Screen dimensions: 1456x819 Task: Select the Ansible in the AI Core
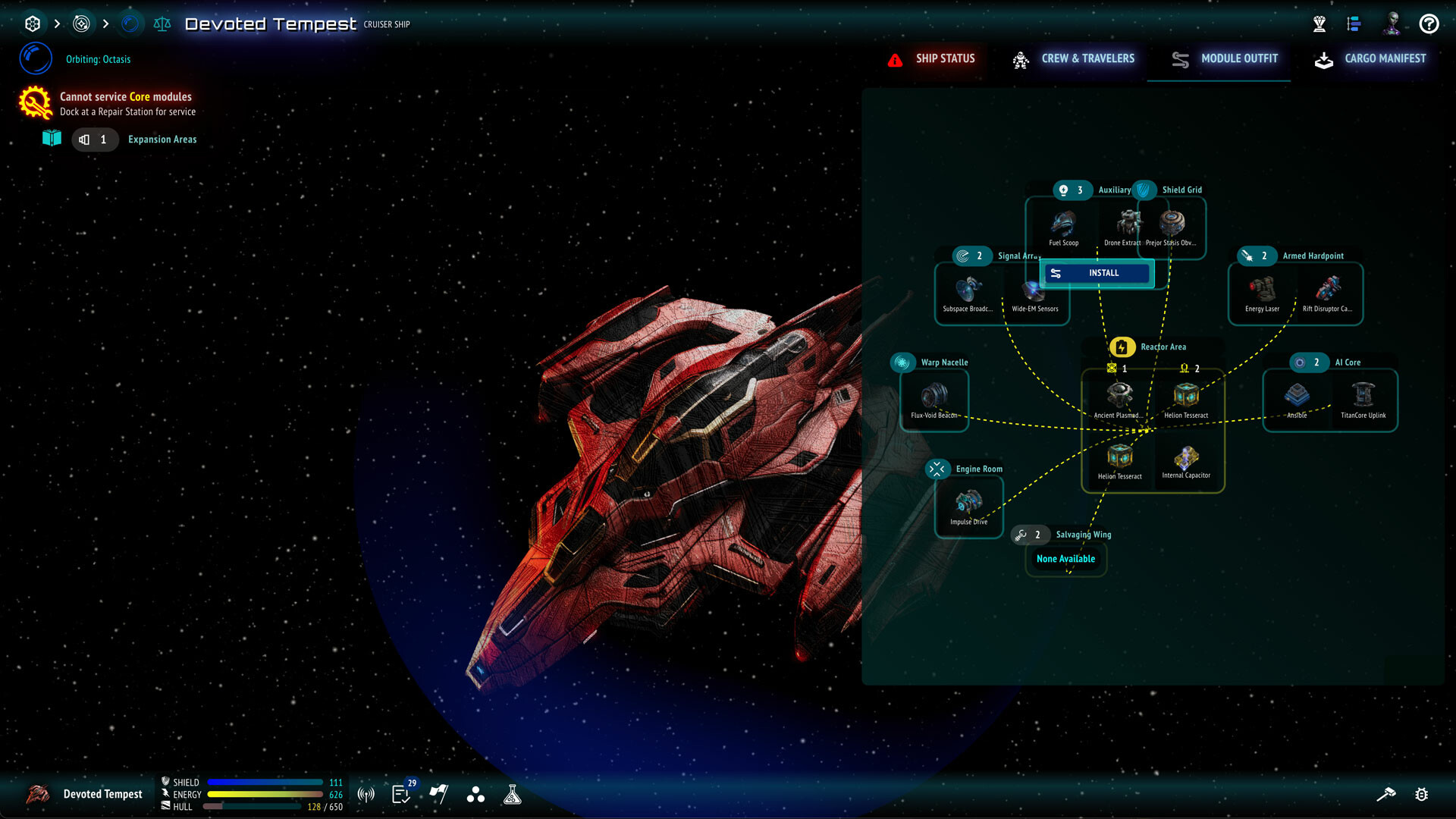pyautogui.click(x=1297, y=396)
